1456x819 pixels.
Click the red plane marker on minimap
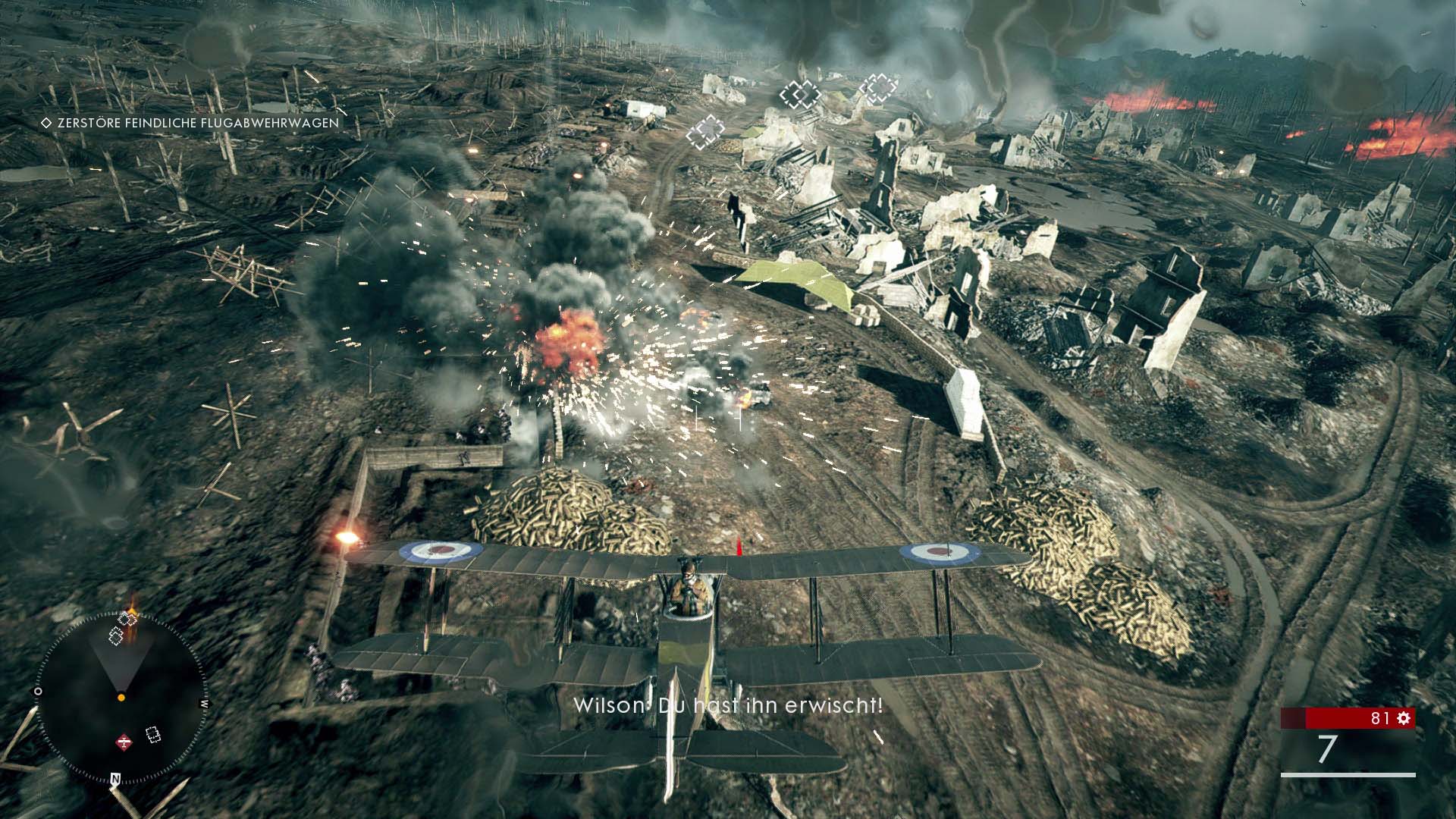pyautogui.click(x=124, y=742)
